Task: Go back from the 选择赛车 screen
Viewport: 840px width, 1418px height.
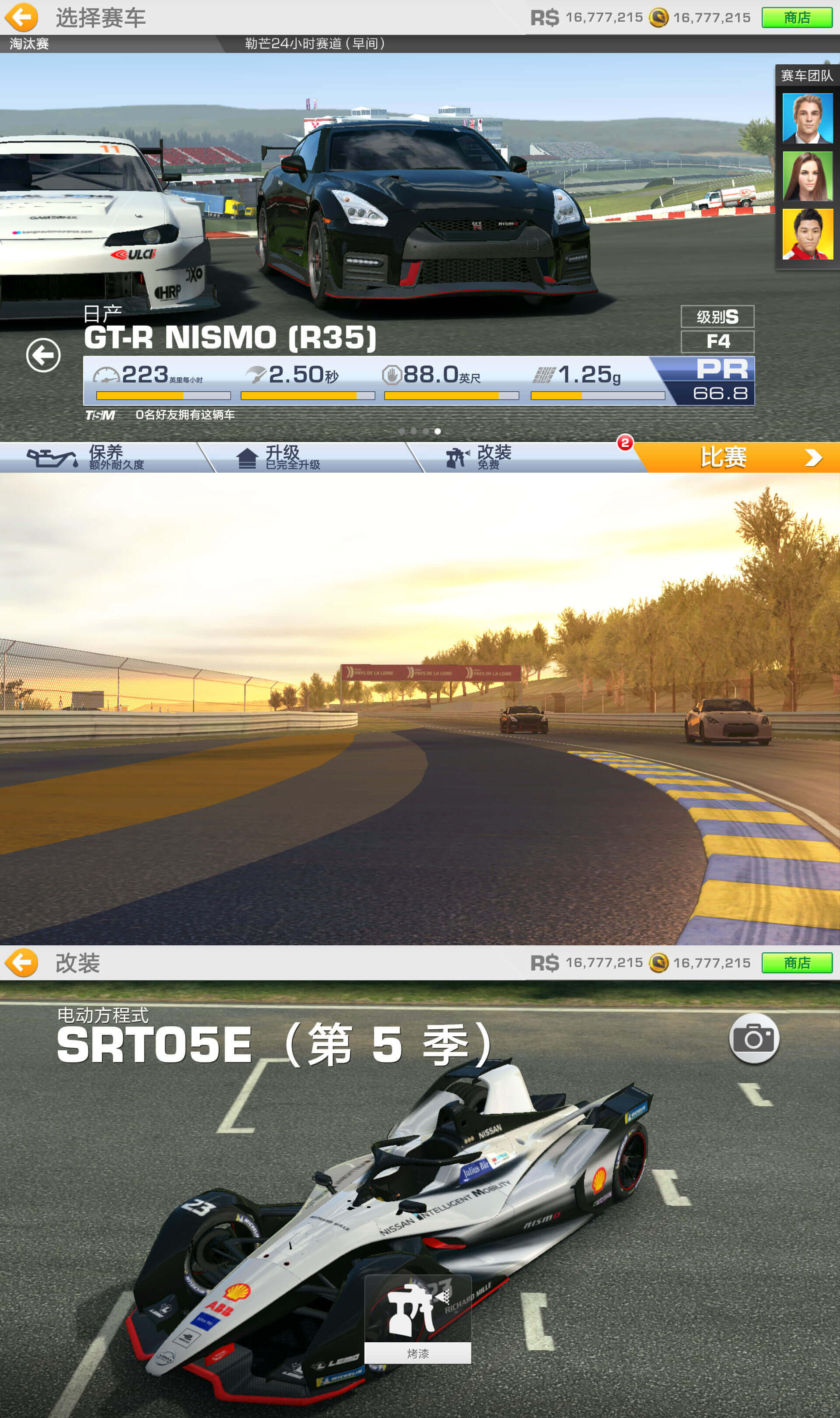Action: pos(21,18)
